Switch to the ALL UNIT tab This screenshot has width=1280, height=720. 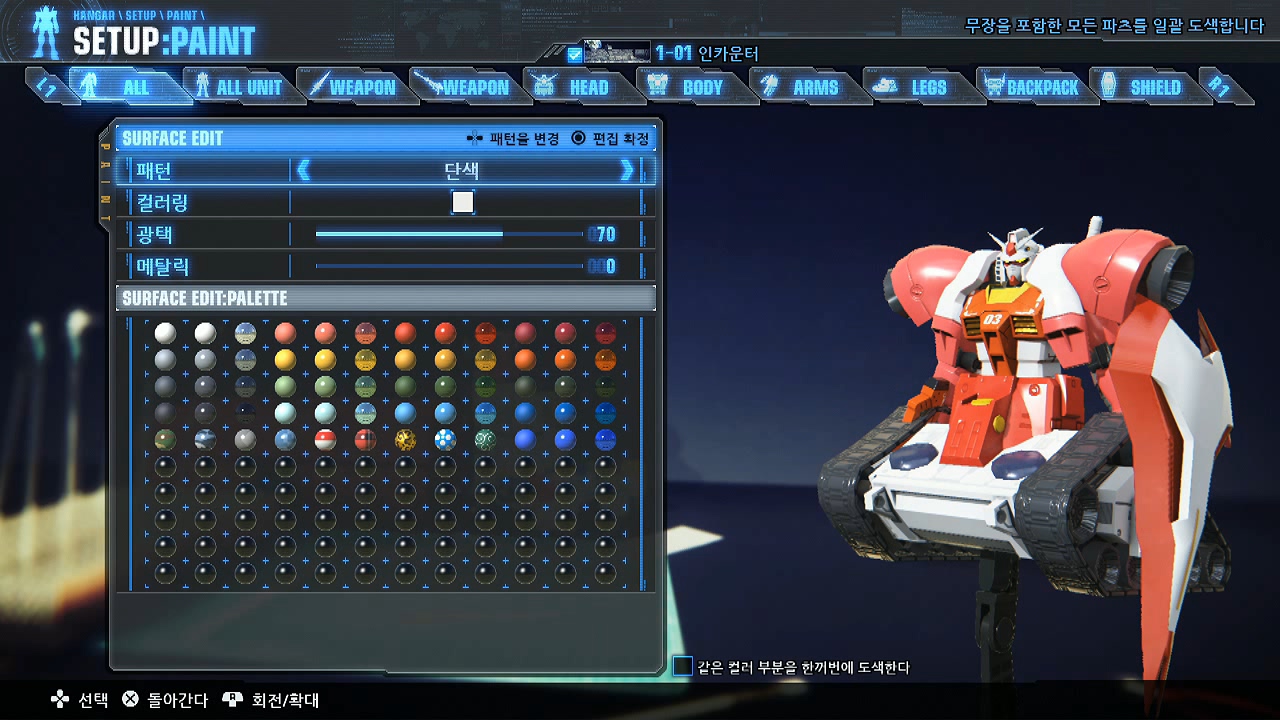pos(239,87)
